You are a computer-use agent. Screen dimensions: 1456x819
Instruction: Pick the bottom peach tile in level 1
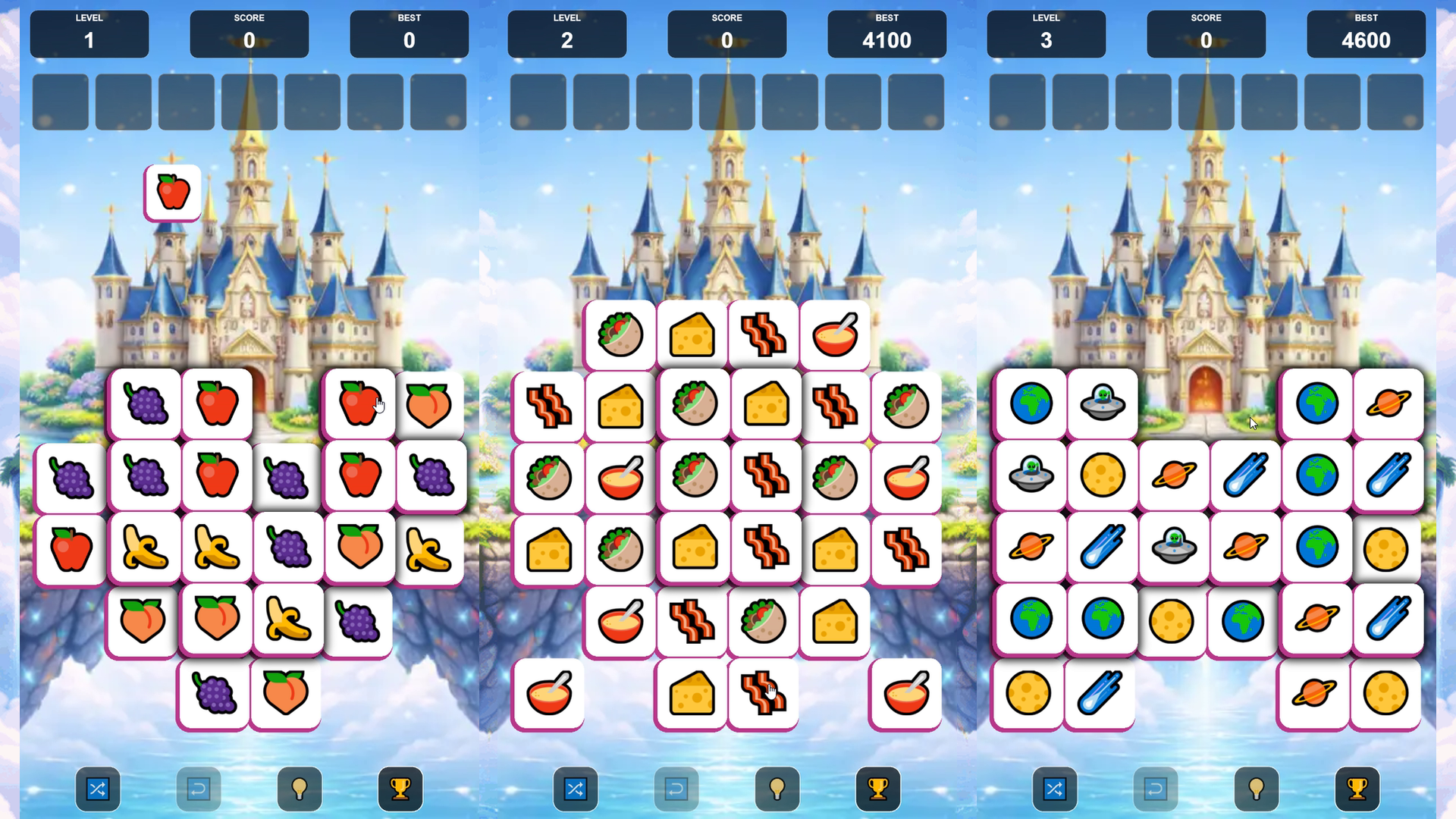[286, 694]
